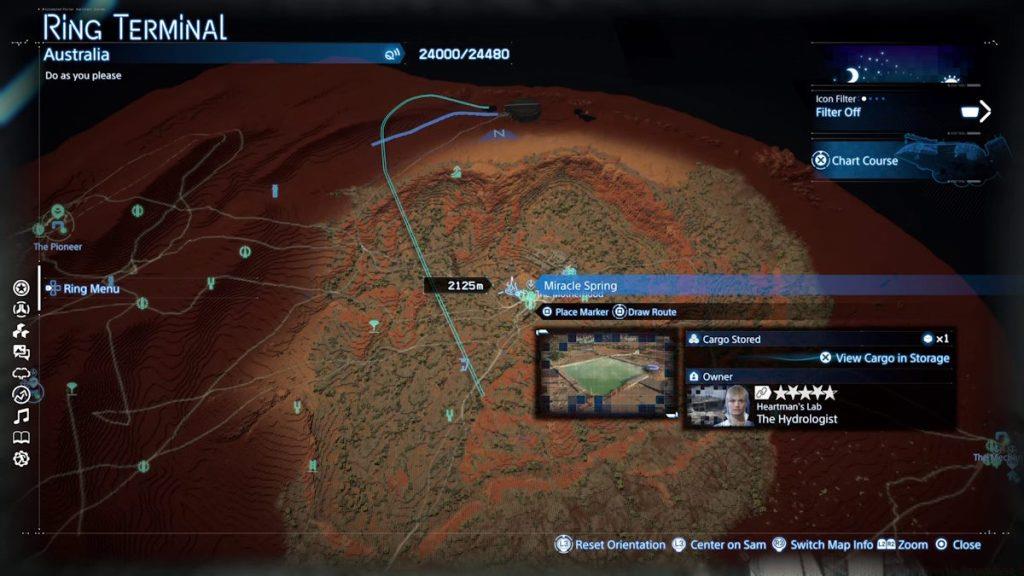Open the picture gallery sidebar icon
The width and height of the screenshot is (1024, 576).
(x=21, y=352)
